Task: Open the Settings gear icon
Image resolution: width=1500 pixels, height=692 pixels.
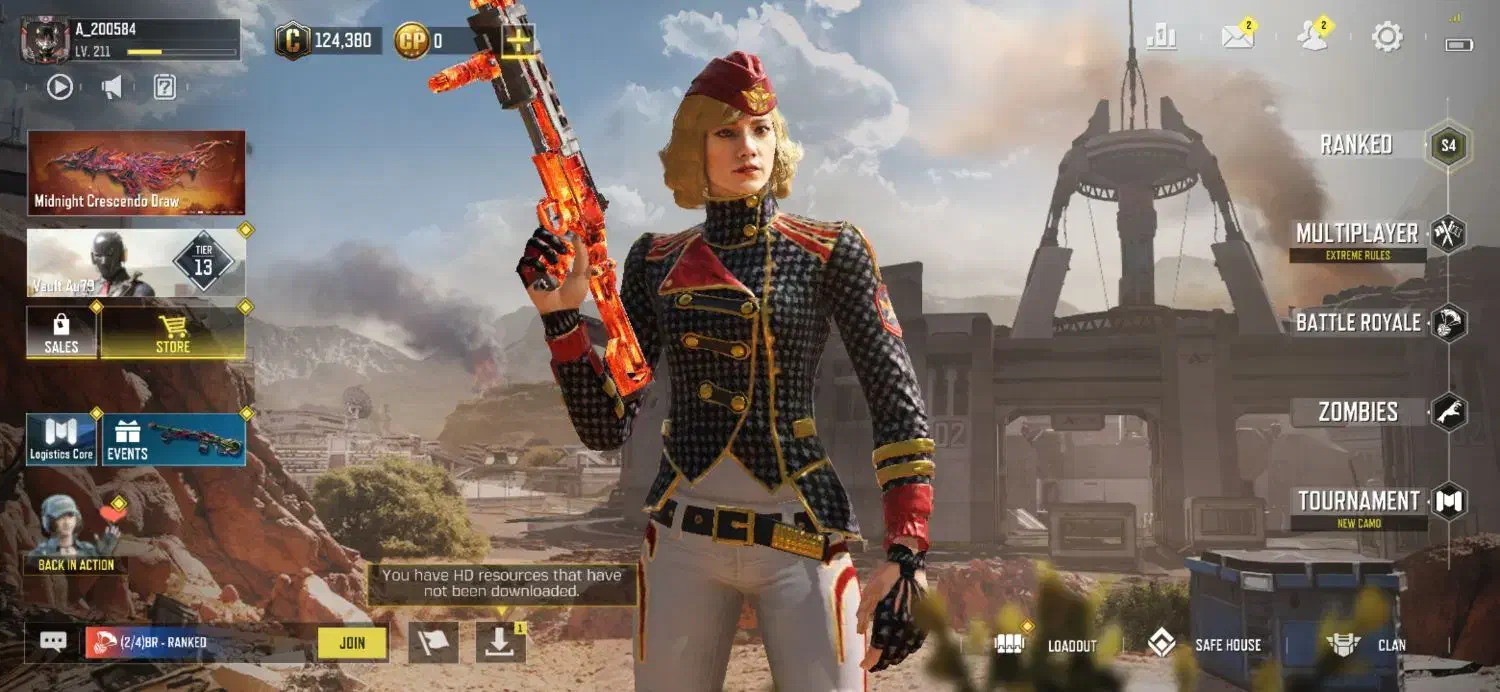Action: click(x=1387, y=38)
